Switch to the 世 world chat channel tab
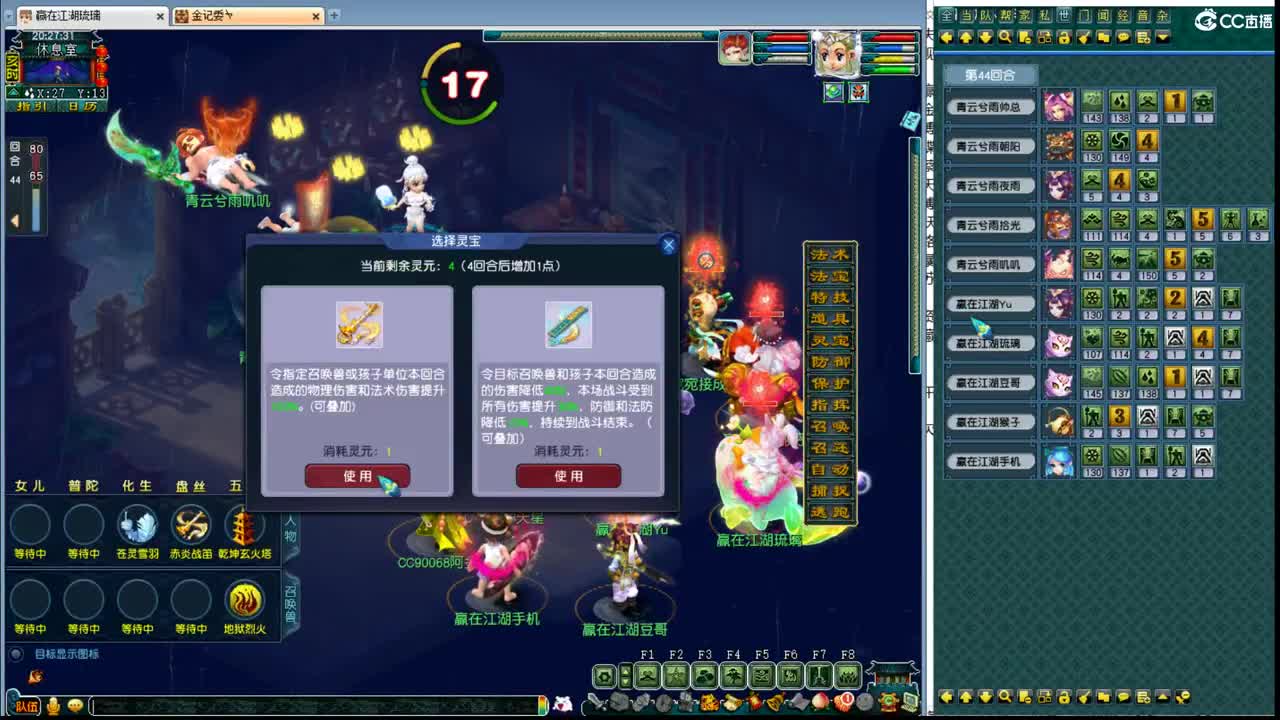This screenshot has width=1280, height=720. pyautogui.click(x=1064, y=13)
